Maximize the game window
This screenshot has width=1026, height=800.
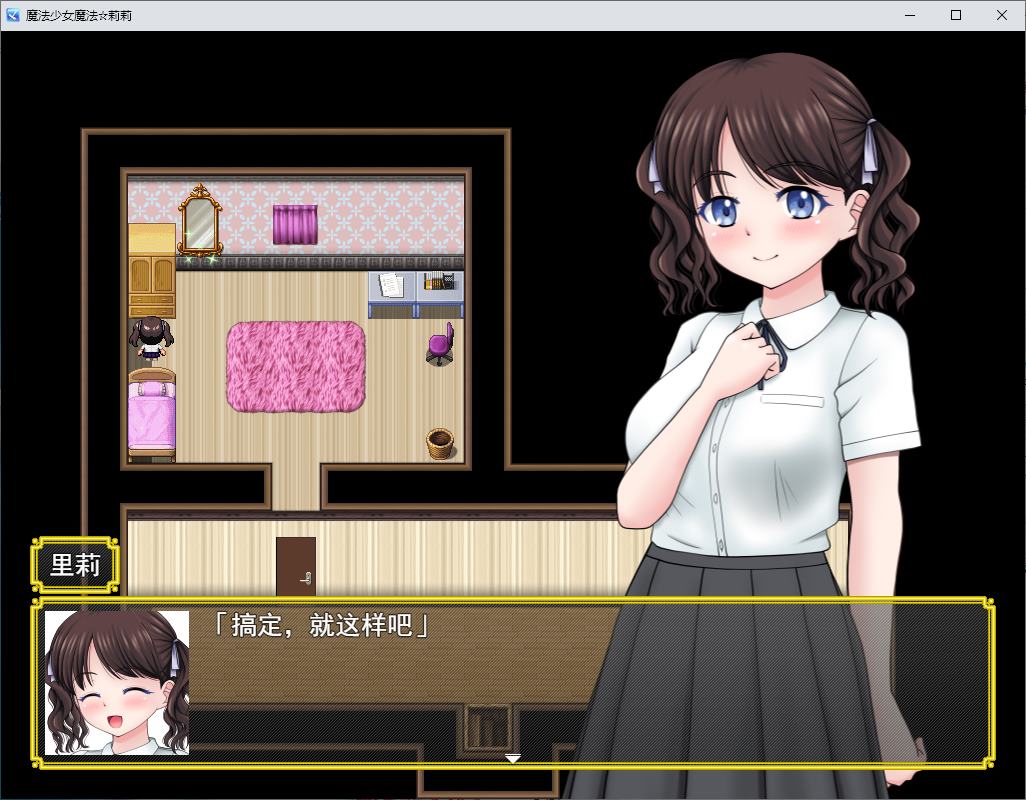956,15
